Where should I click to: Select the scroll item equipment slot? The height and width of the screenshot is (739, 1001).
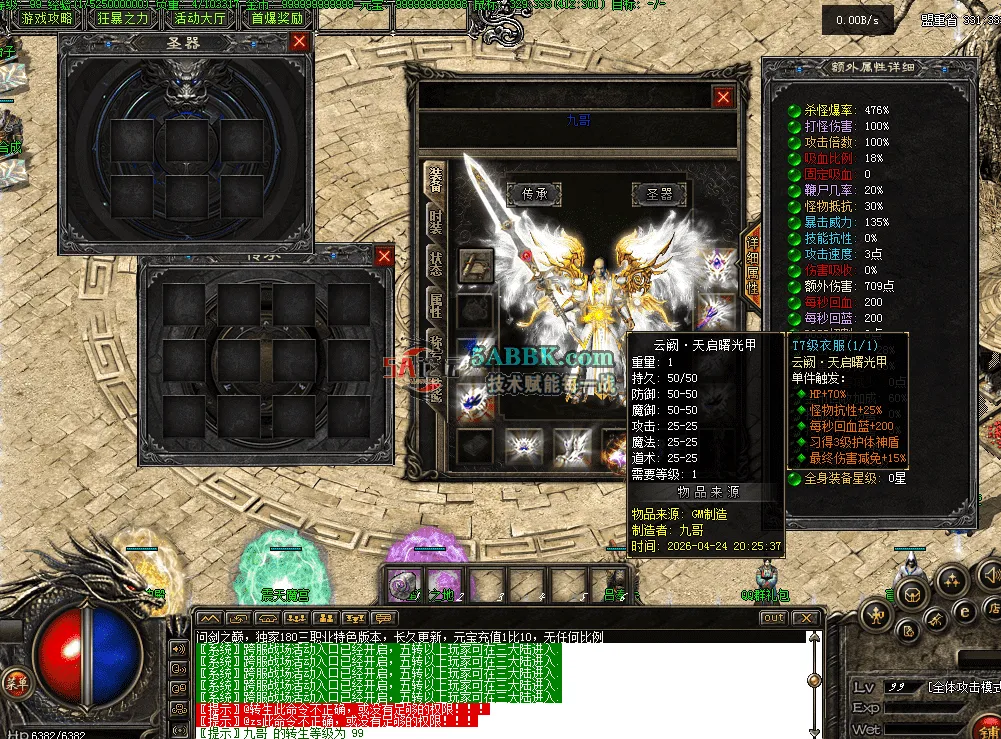coord(476,265)
